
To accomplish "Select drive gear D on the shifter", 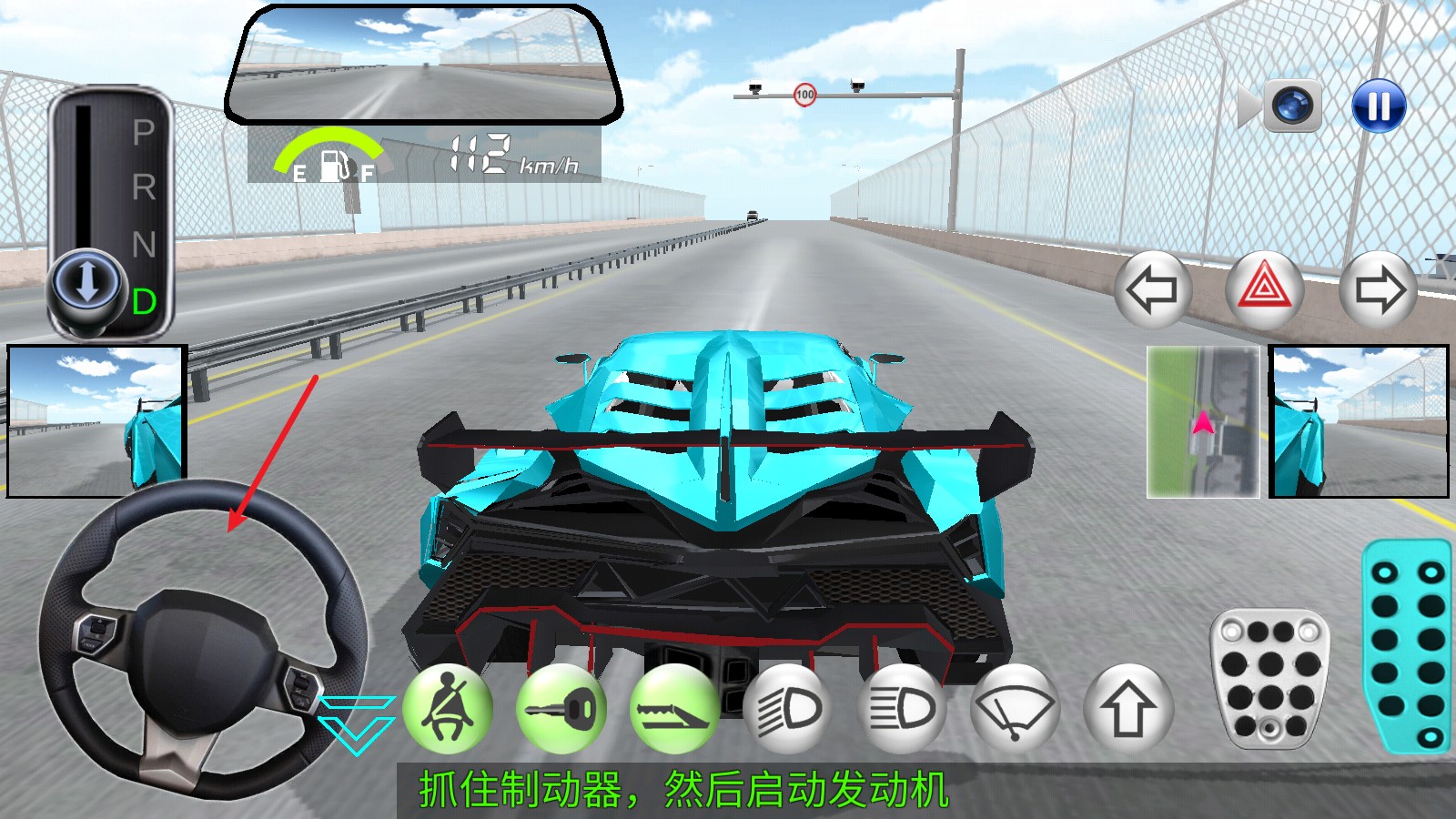I will tap(146, 301).
